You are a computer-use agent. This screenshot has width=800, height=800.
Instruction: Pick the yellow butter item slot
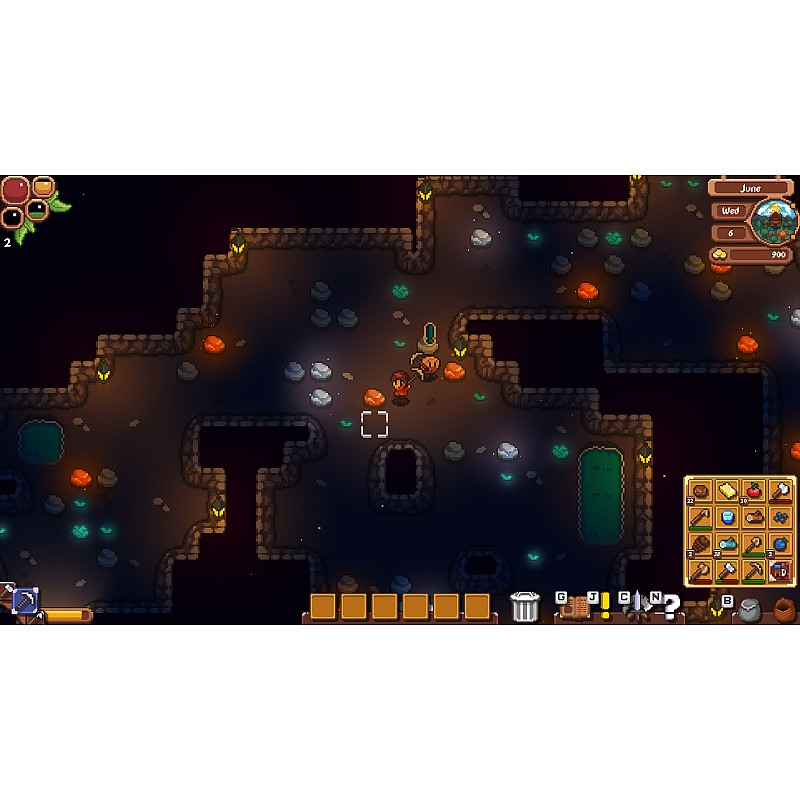pos(727,491)
